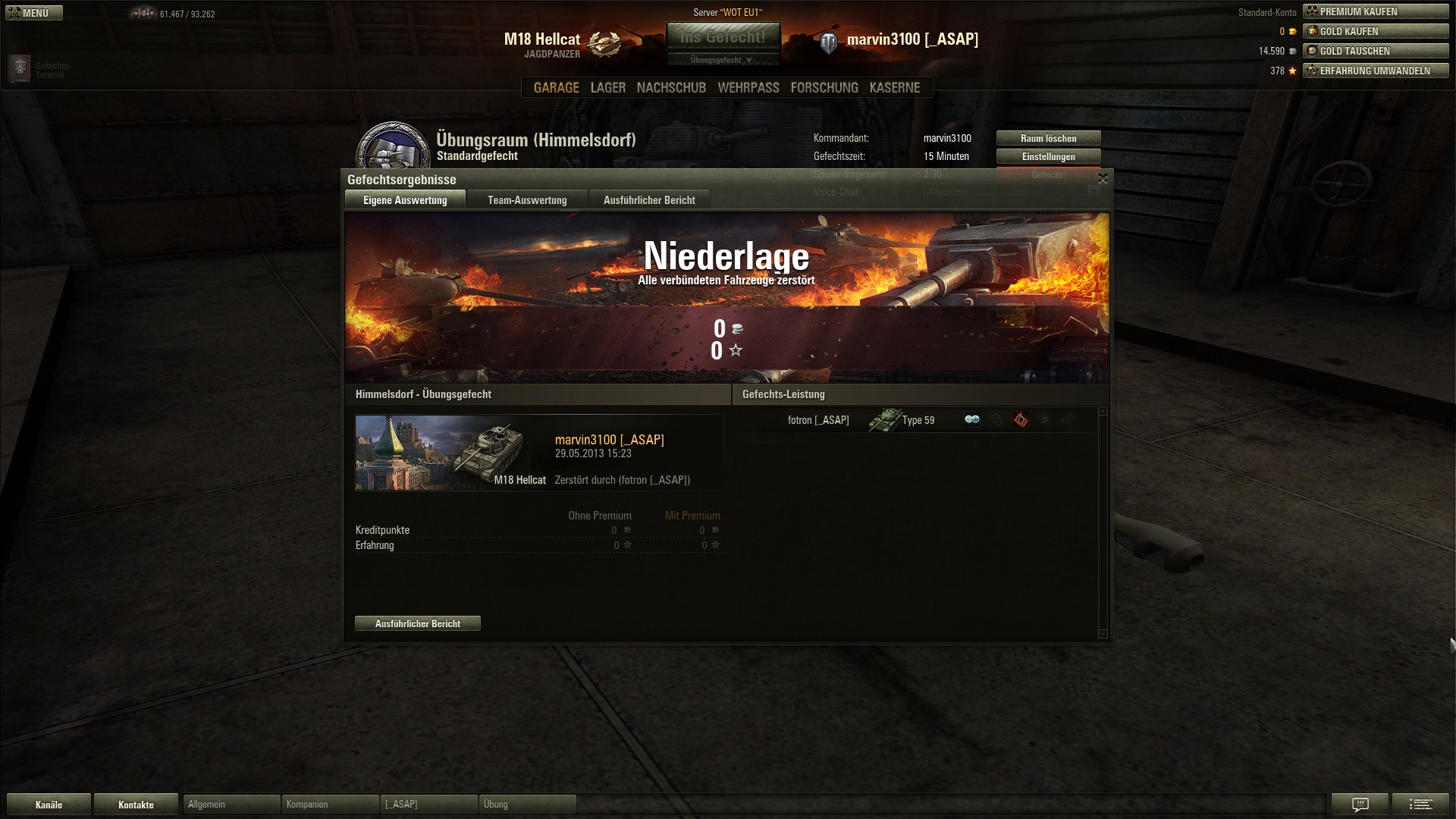Click Premium Kaufen button
Screen dimensions: 1456x819
pos(1376,11)
